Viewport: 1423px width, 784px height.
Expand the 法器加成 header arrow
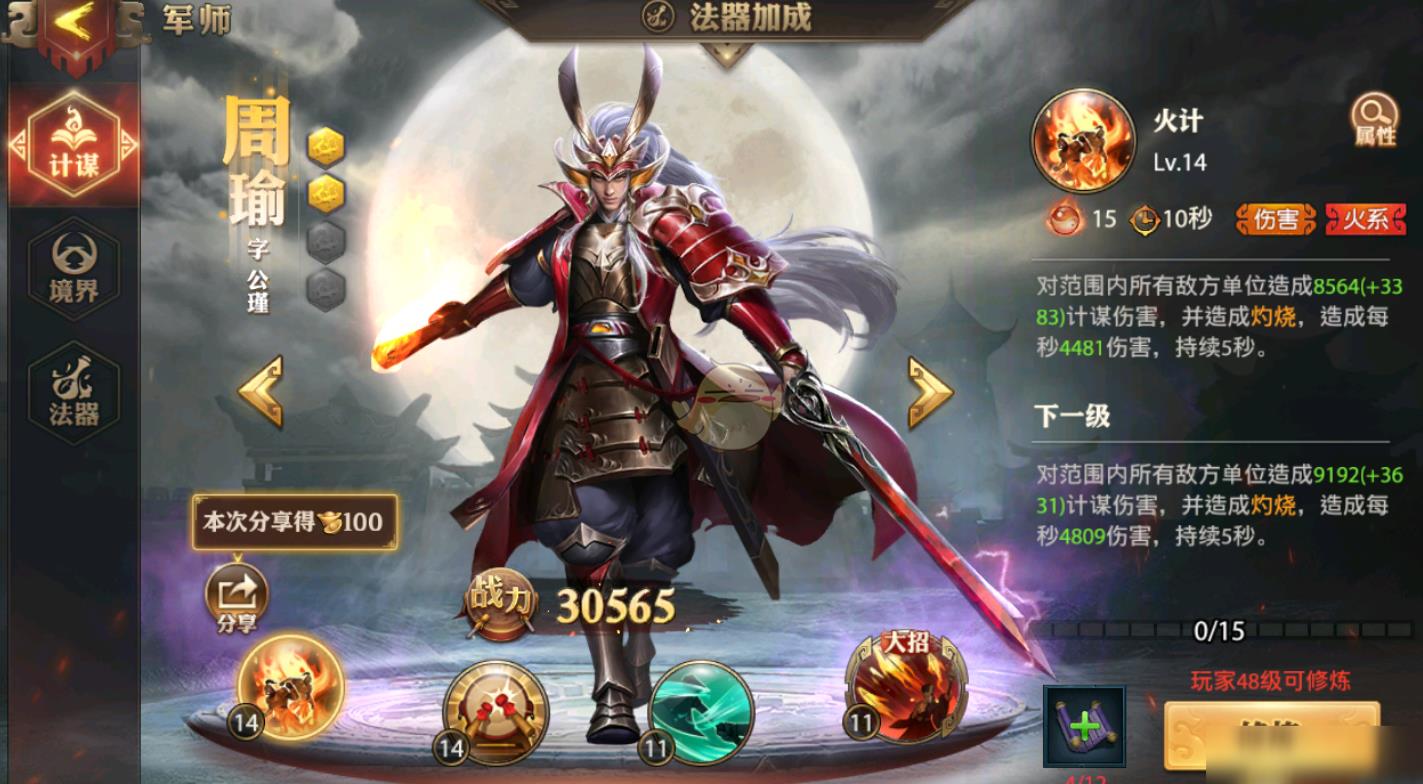click(x=728, y=53)
